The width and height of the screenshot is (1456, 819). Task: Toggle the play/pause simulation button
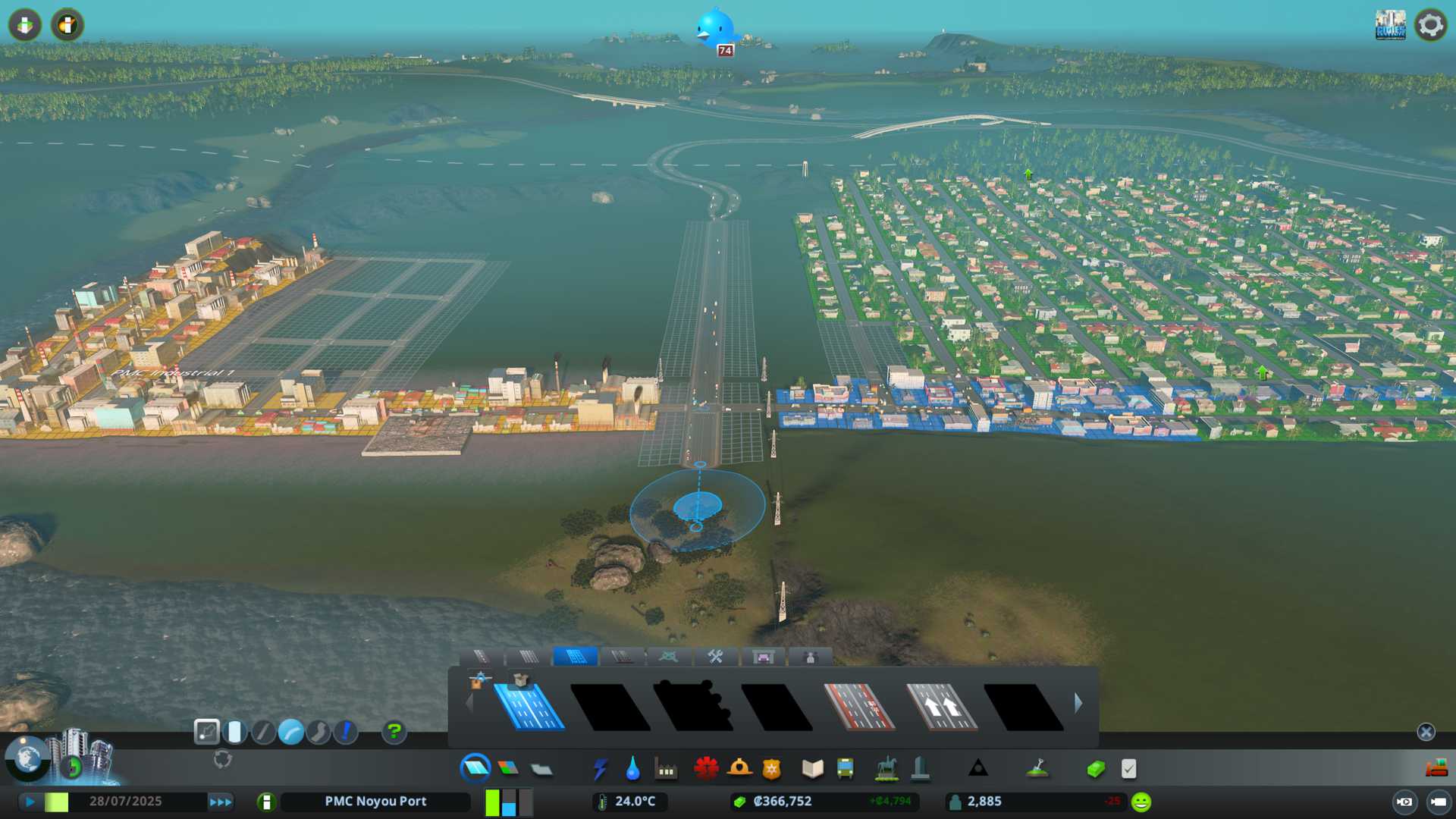pos(30,802)
